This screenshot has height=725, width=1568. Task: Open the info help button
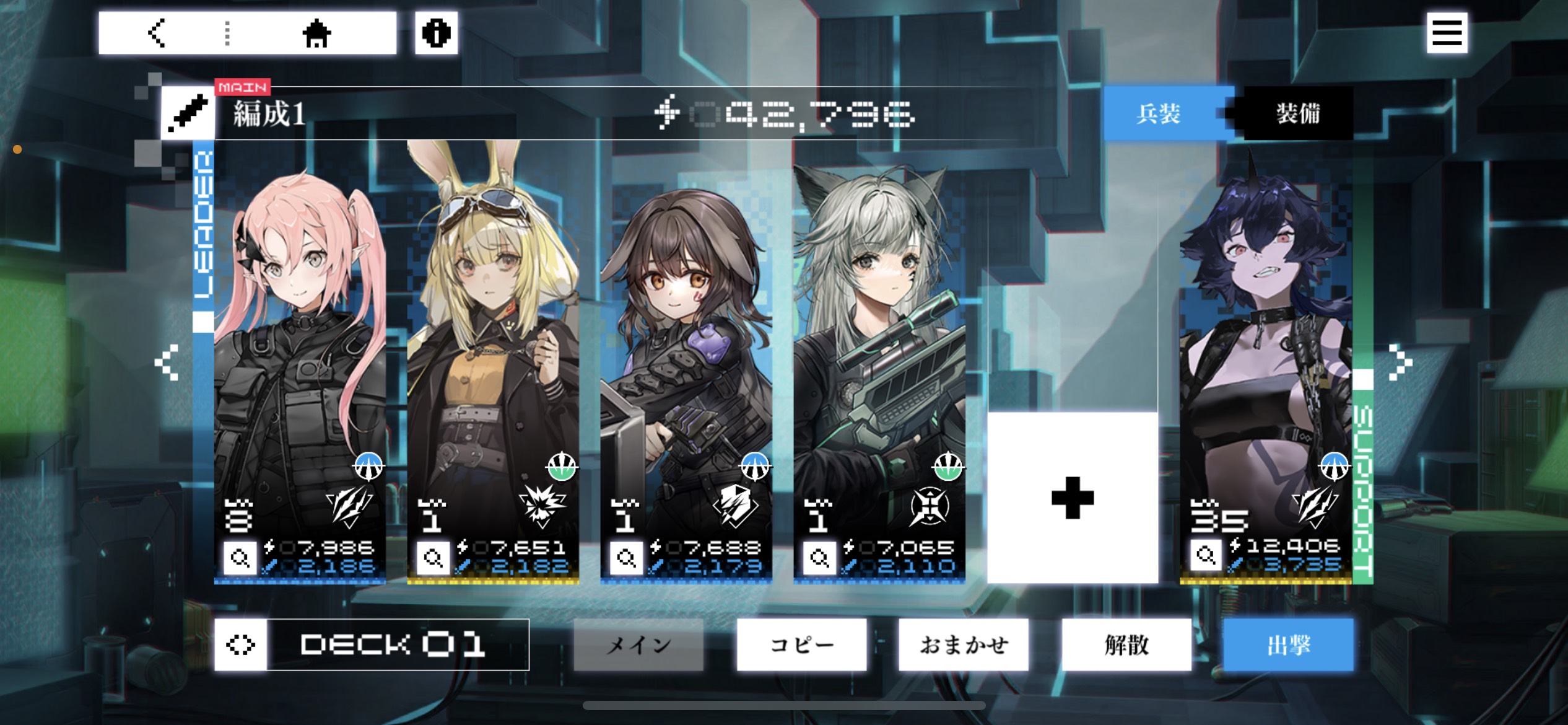pos(436,33)
